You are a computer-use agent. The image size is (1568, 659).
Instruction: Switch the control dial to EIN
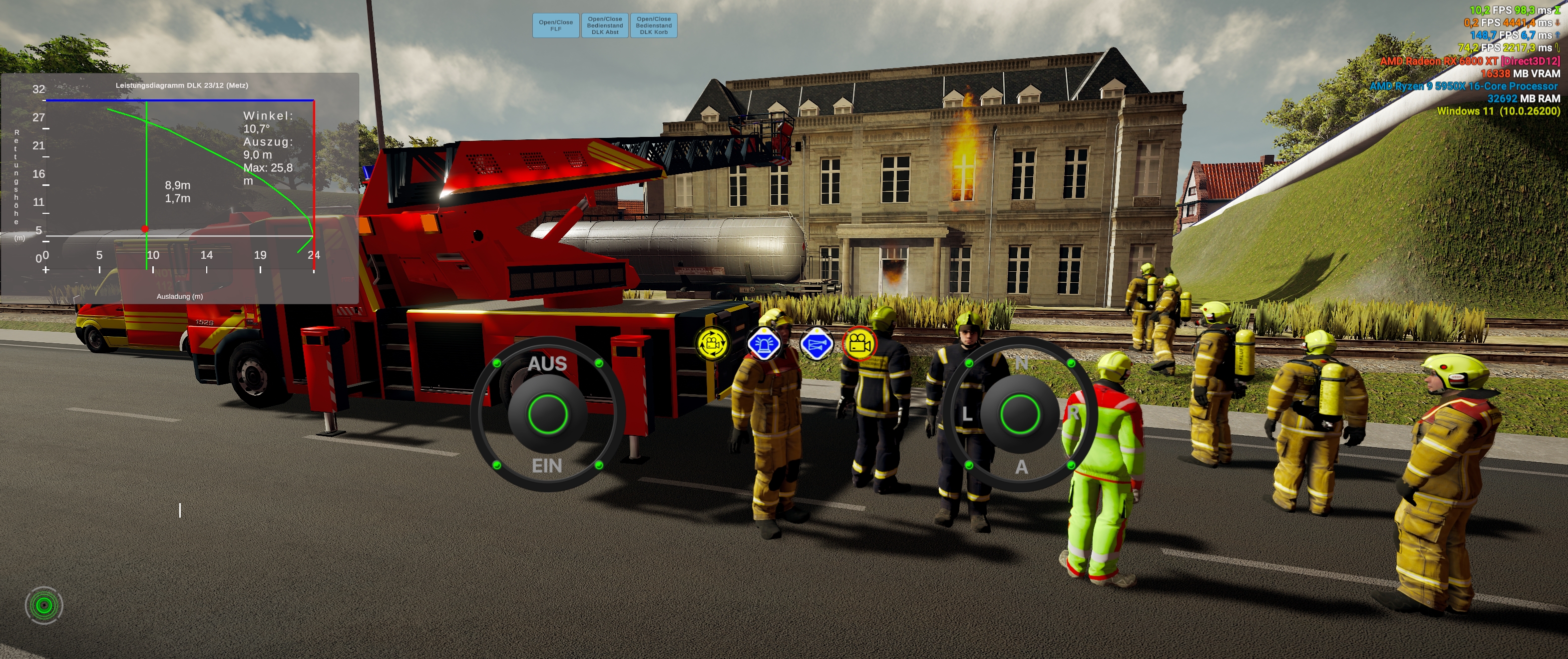click(548, 465)
